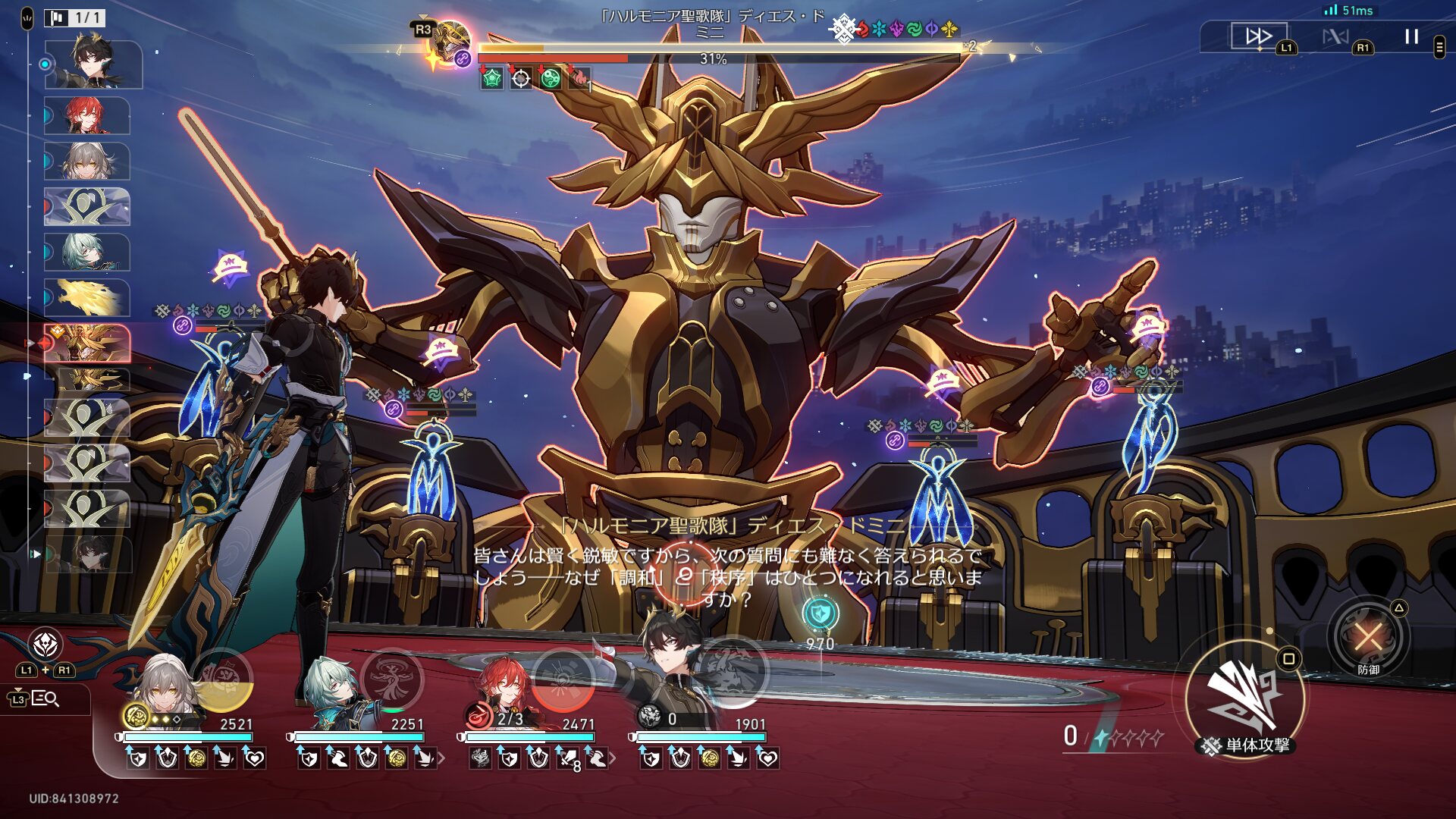Screen dimensions: 1456x819
Task: Trigger the teal-haired character's ultimate icon
Action: point(392,679)
